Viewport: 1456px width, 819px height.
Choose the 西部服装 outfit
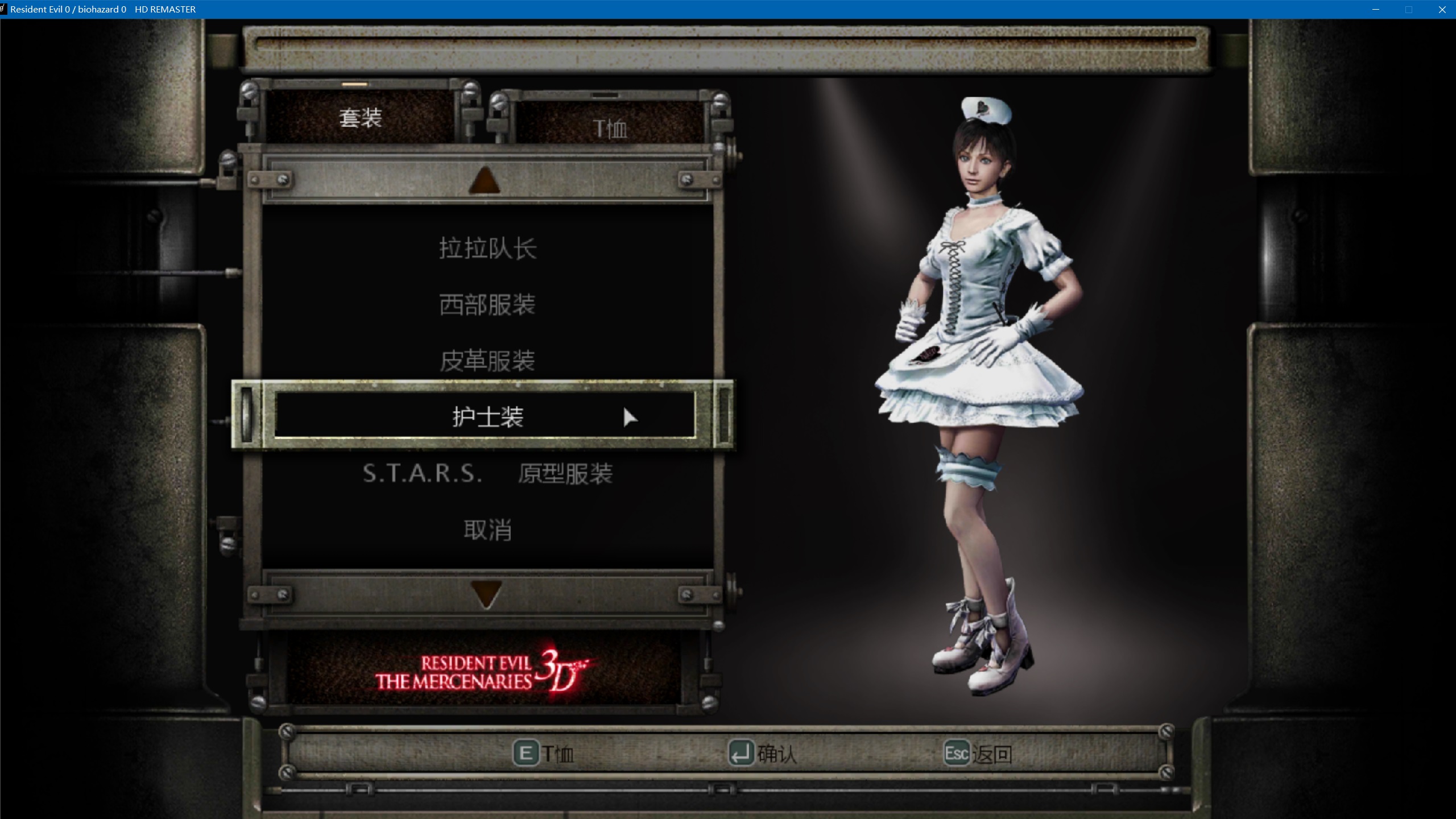click(x=487, y=305)
